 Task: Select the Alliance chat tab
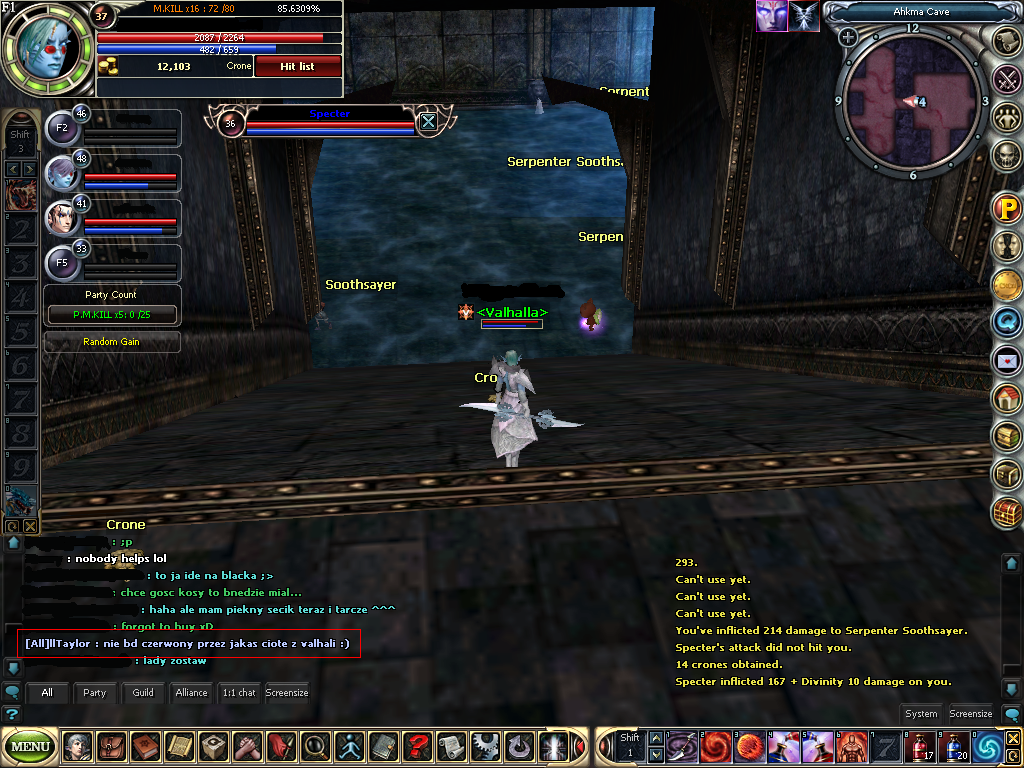click(x=191, y=692)
